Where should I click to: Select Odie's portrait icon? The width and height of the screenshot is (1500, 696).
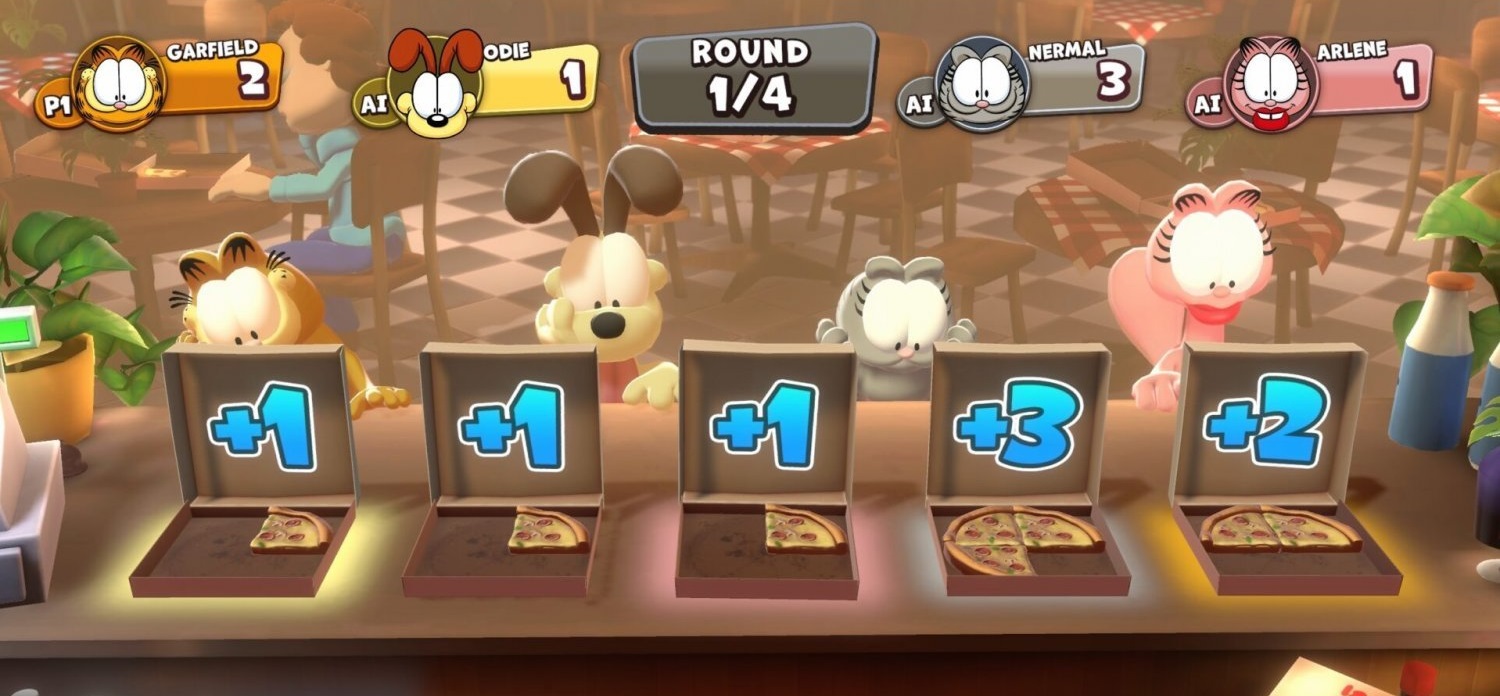tap(434, 85)
